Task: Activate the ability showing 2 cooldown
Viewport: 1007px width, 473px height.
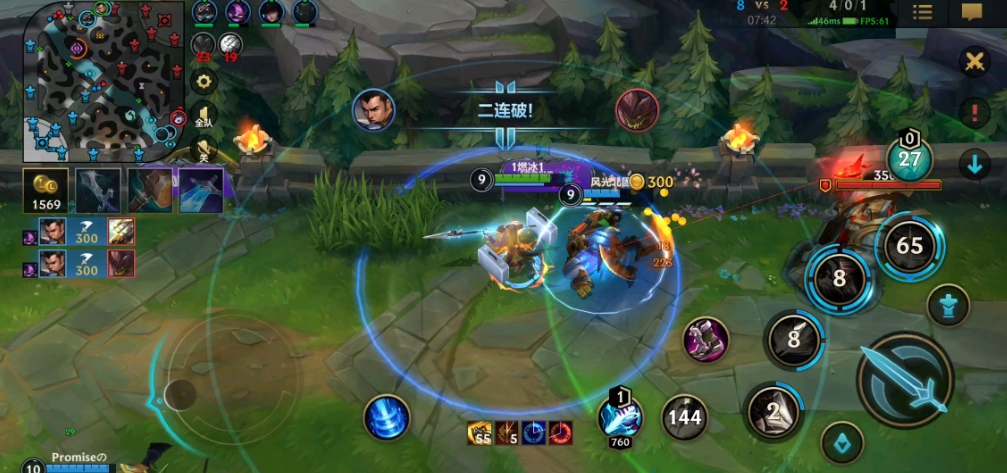Action: 773,412
